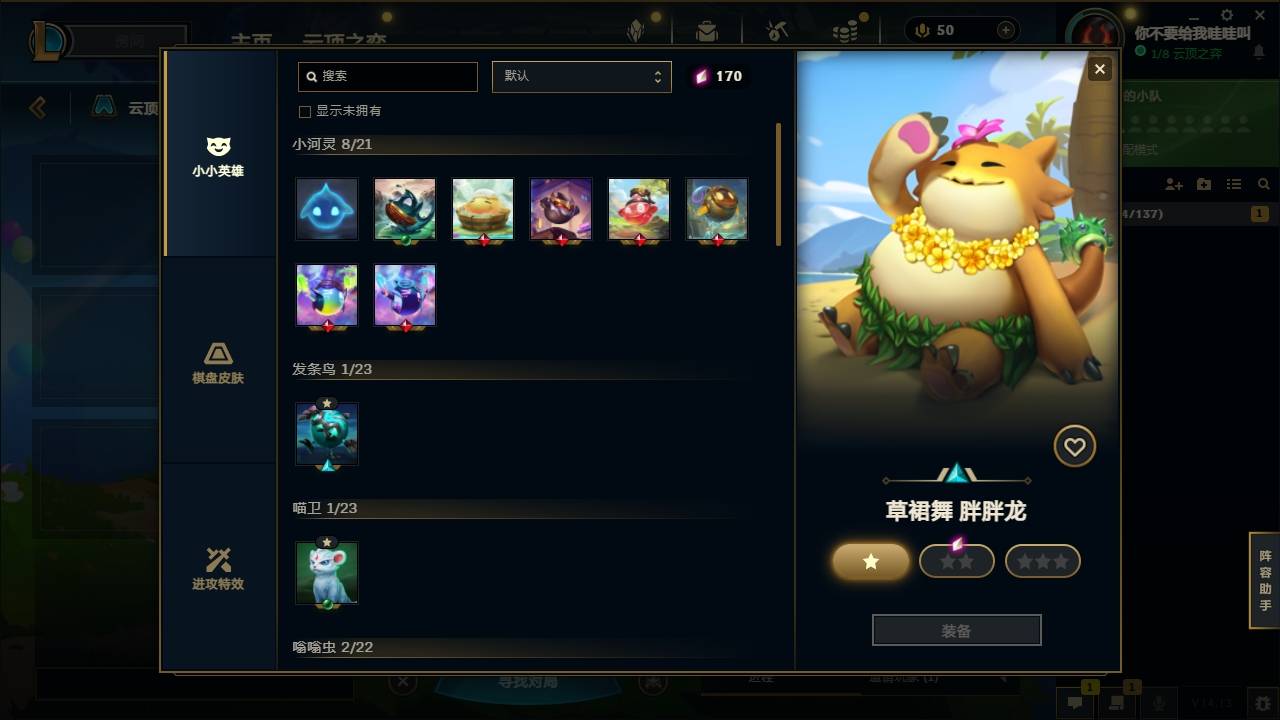Viewport: 1280px width, 720px height.
Task: Click the add friend icon in the friends panel
Action: (x=1172, y=184)
